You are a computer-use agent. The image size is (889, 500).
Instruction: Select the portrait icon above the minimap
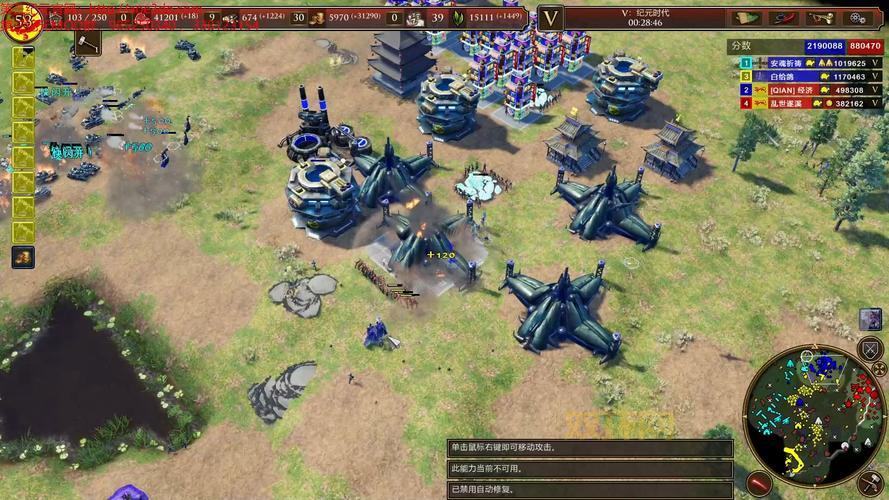[x=870, y=318]
